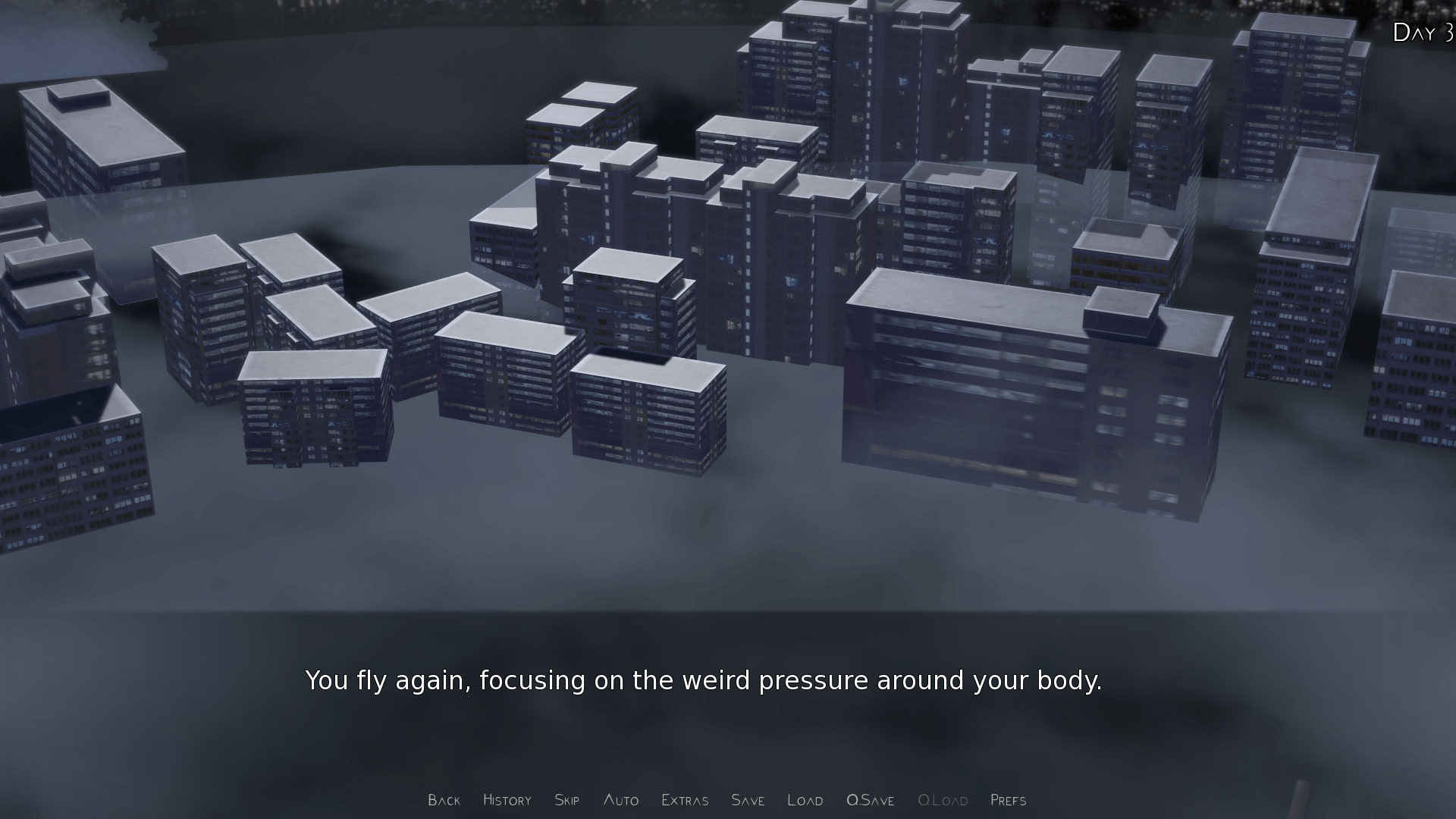Screen dimensions: 1456x819
Task: Open Prefs settings menu
Action: [1008, 800]
